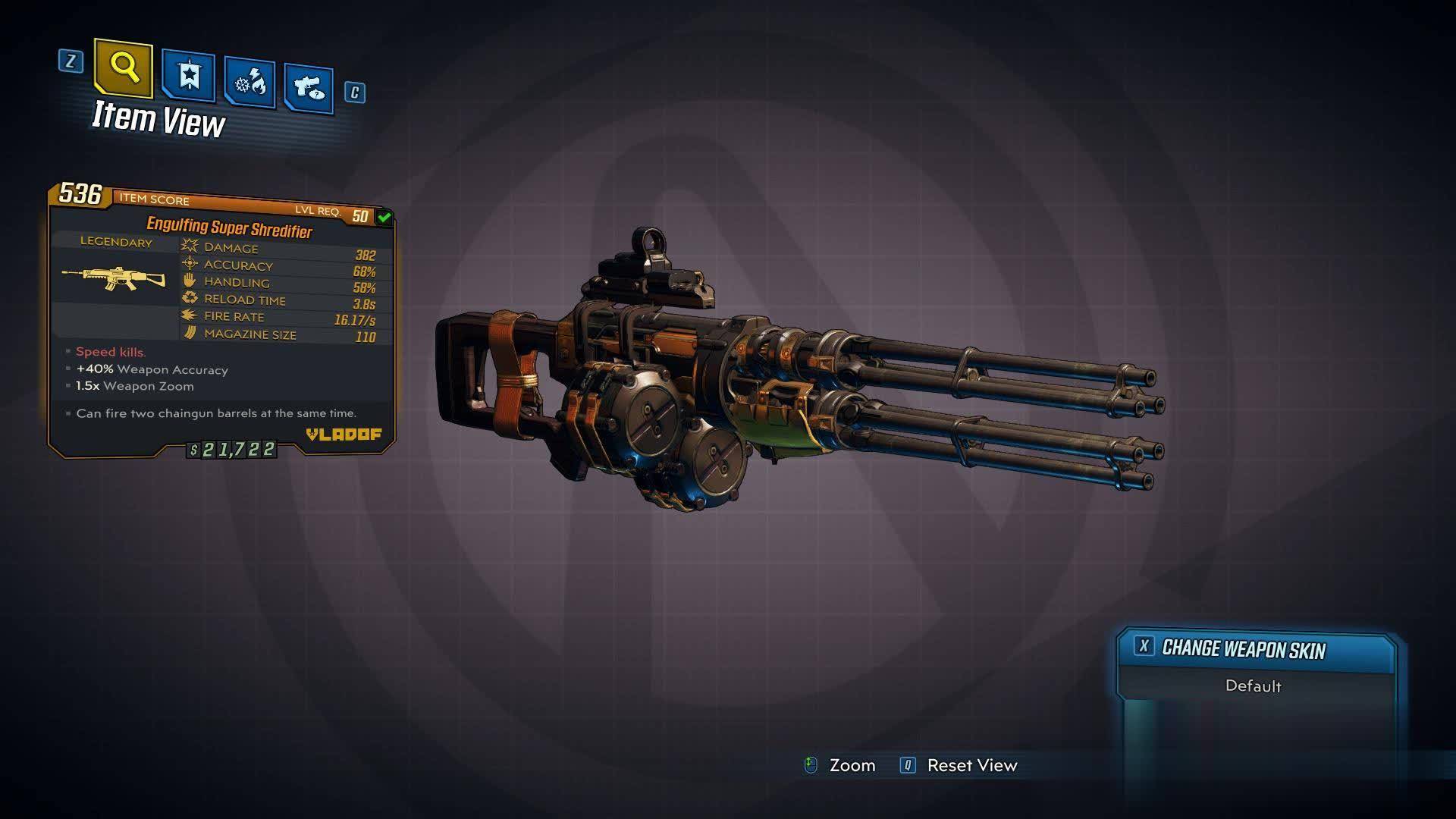The image size is (1456, 819).
Task: Select the magnifying glass Item View tab
Action: pos(124,69)
